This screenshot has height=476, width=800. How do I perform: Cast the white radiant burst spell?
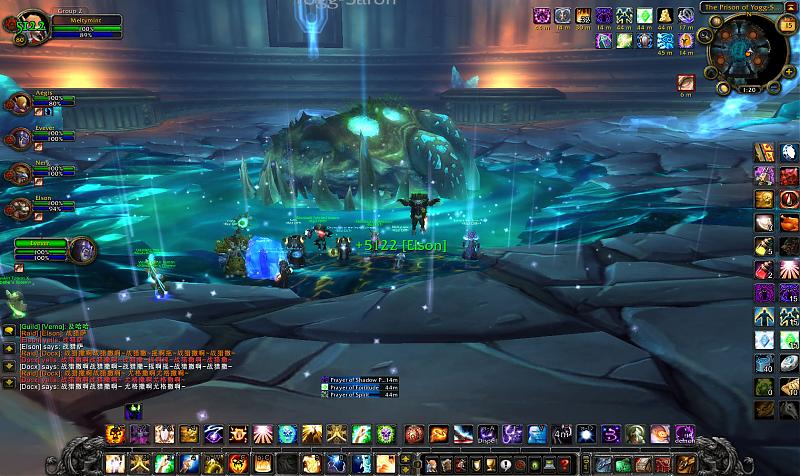(262, 434)
